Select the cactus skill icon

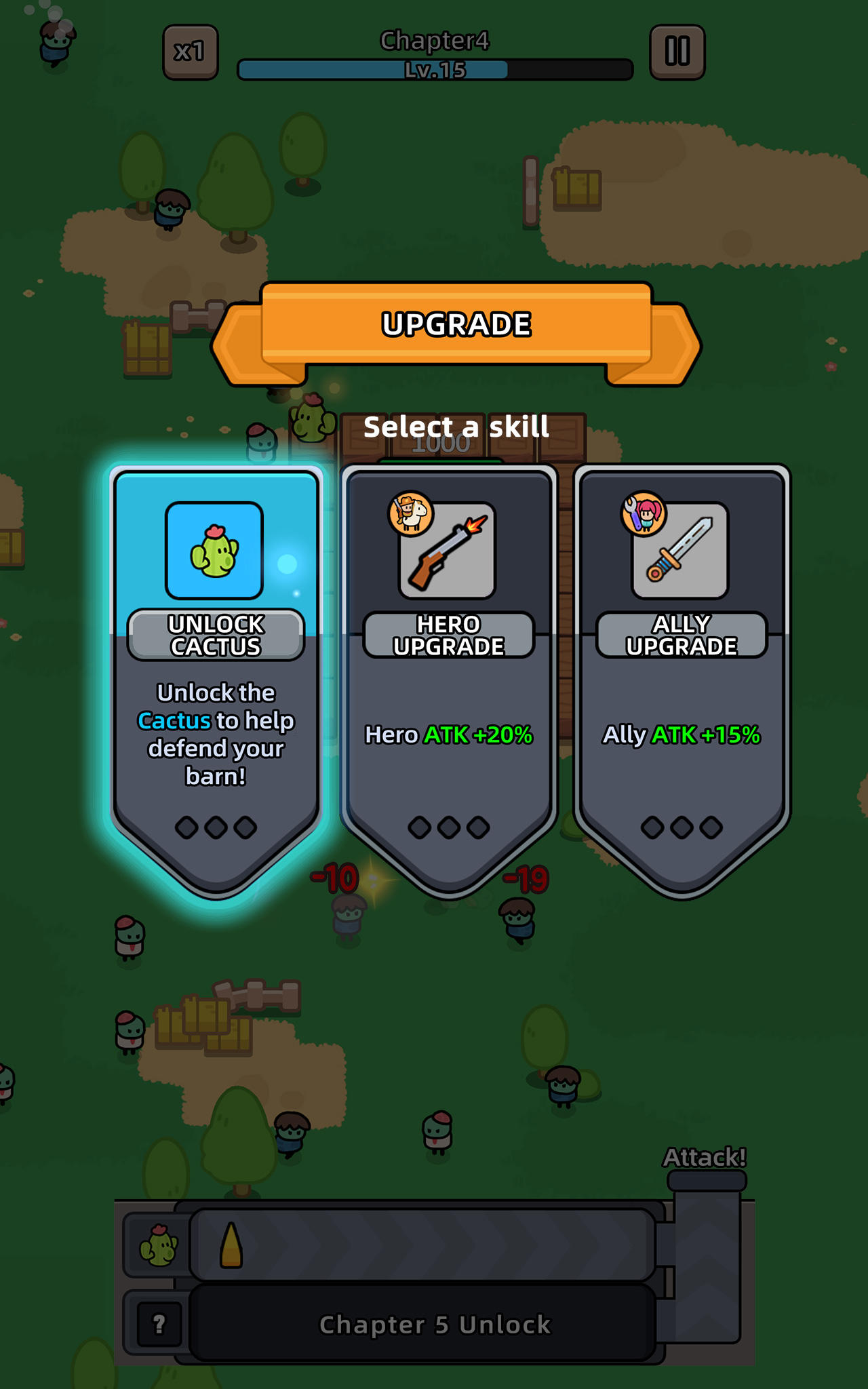(213, 551)
